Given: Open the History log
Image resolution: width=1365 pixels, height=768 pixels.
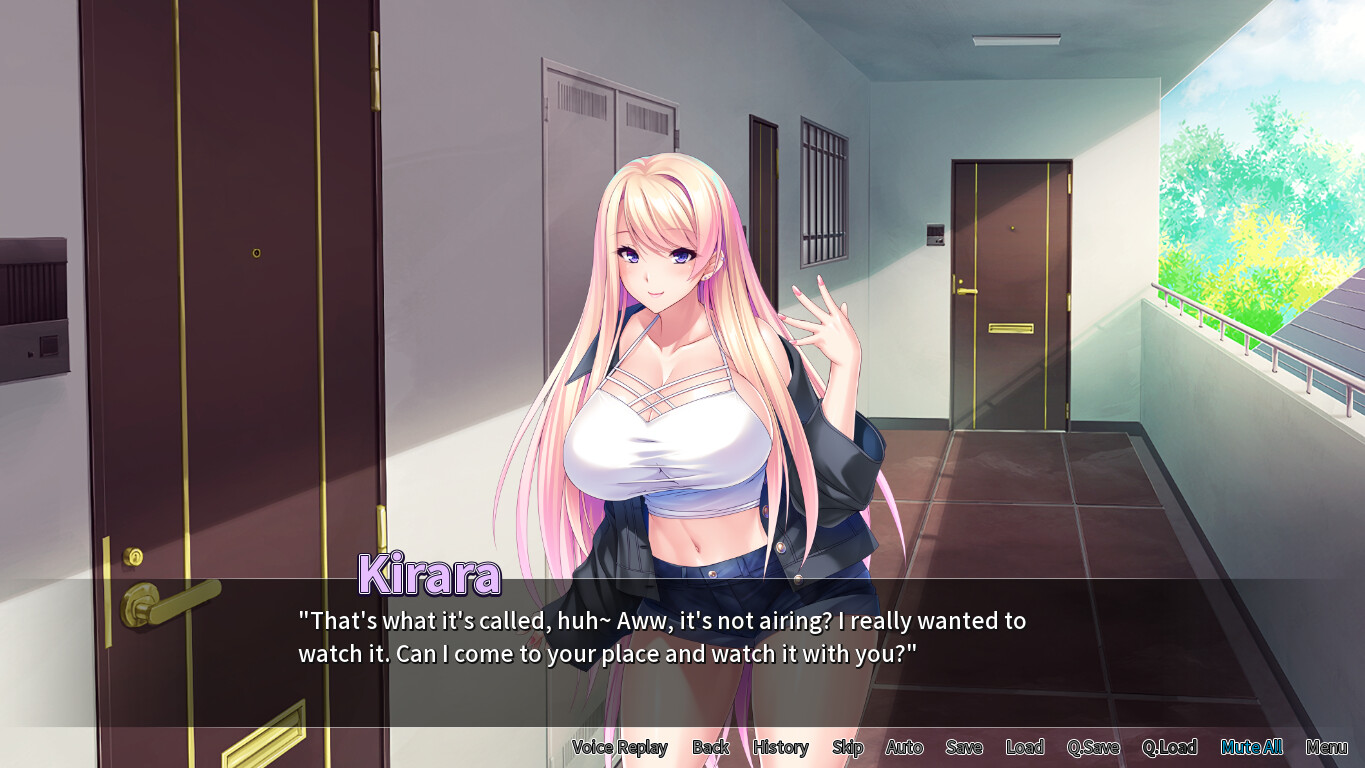Looking at the screenshot, I should (780, 747).
